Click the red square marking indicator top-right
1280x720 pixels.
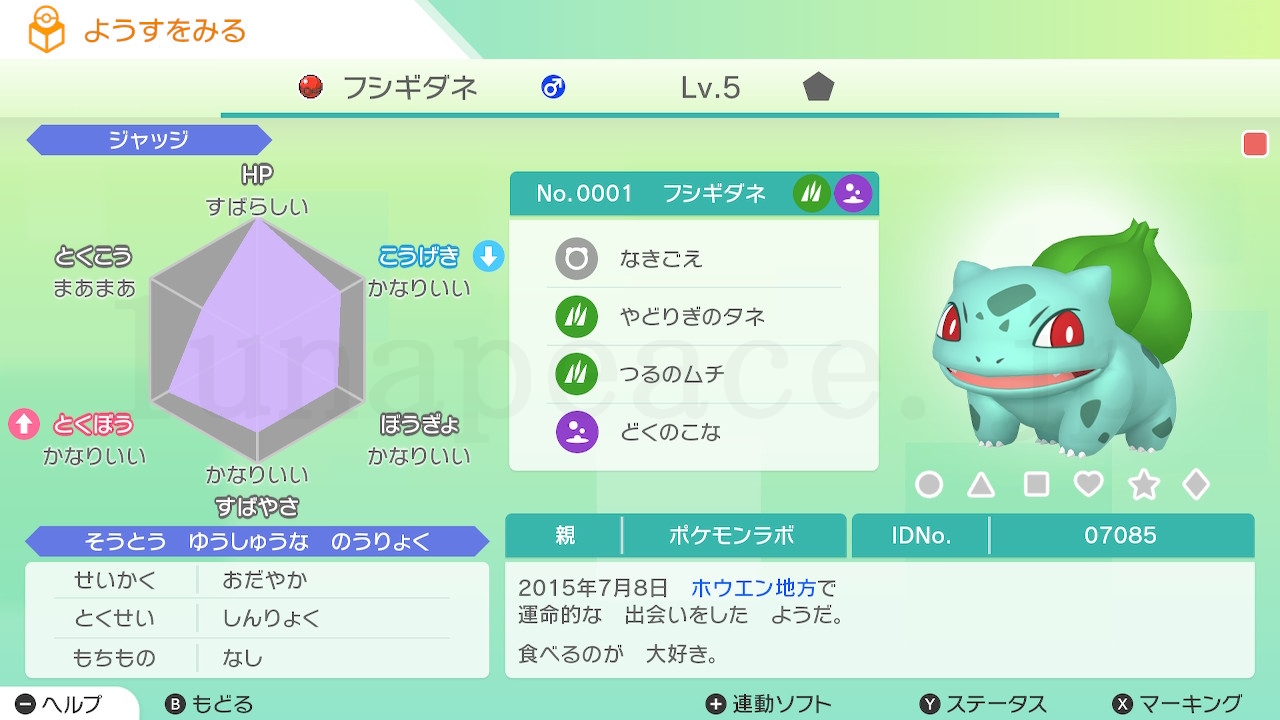pyautogui.click(x=1253, y=144)
